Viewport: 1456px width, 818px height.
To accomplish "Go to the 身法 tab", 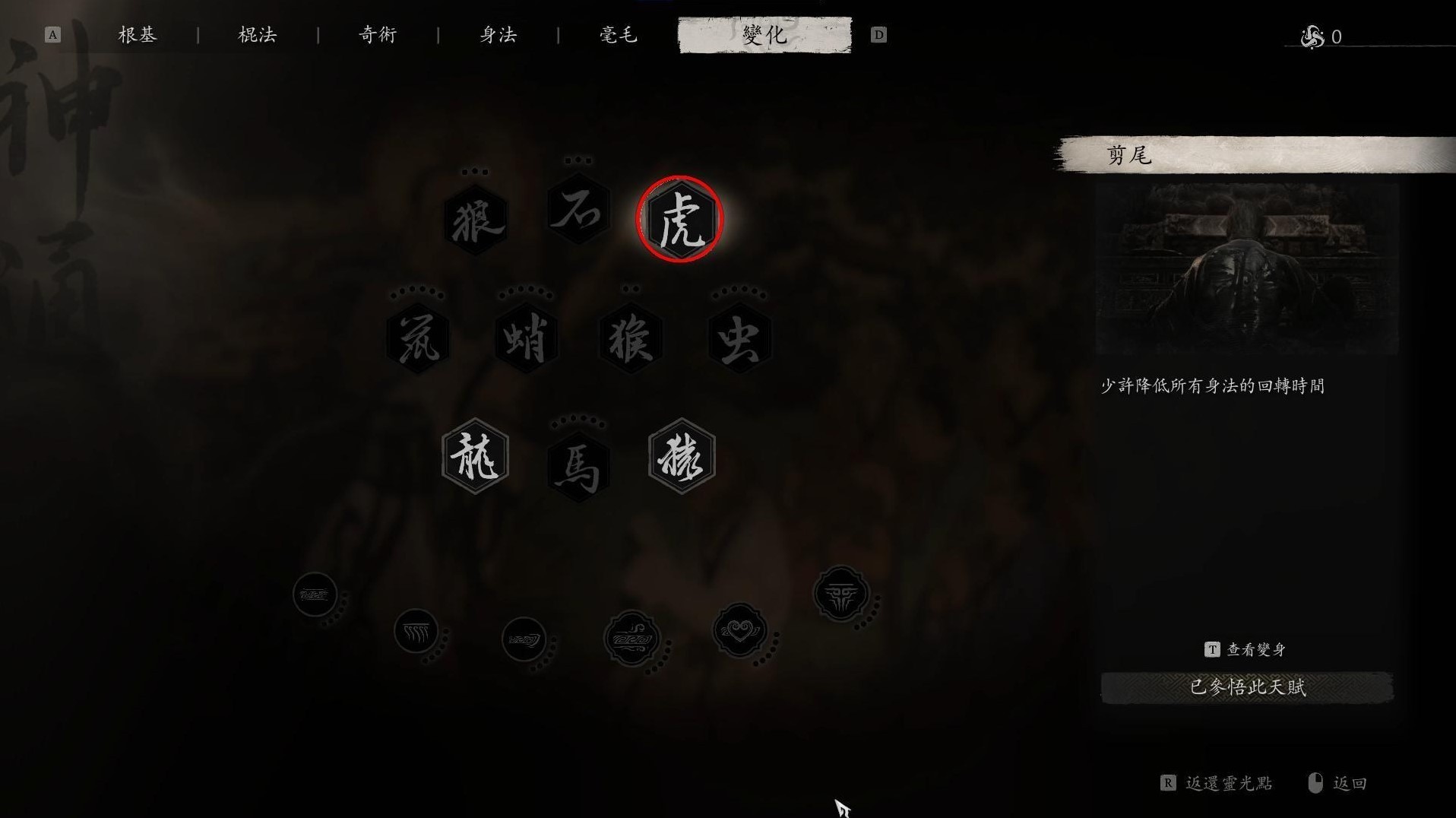I will [499, 35].
